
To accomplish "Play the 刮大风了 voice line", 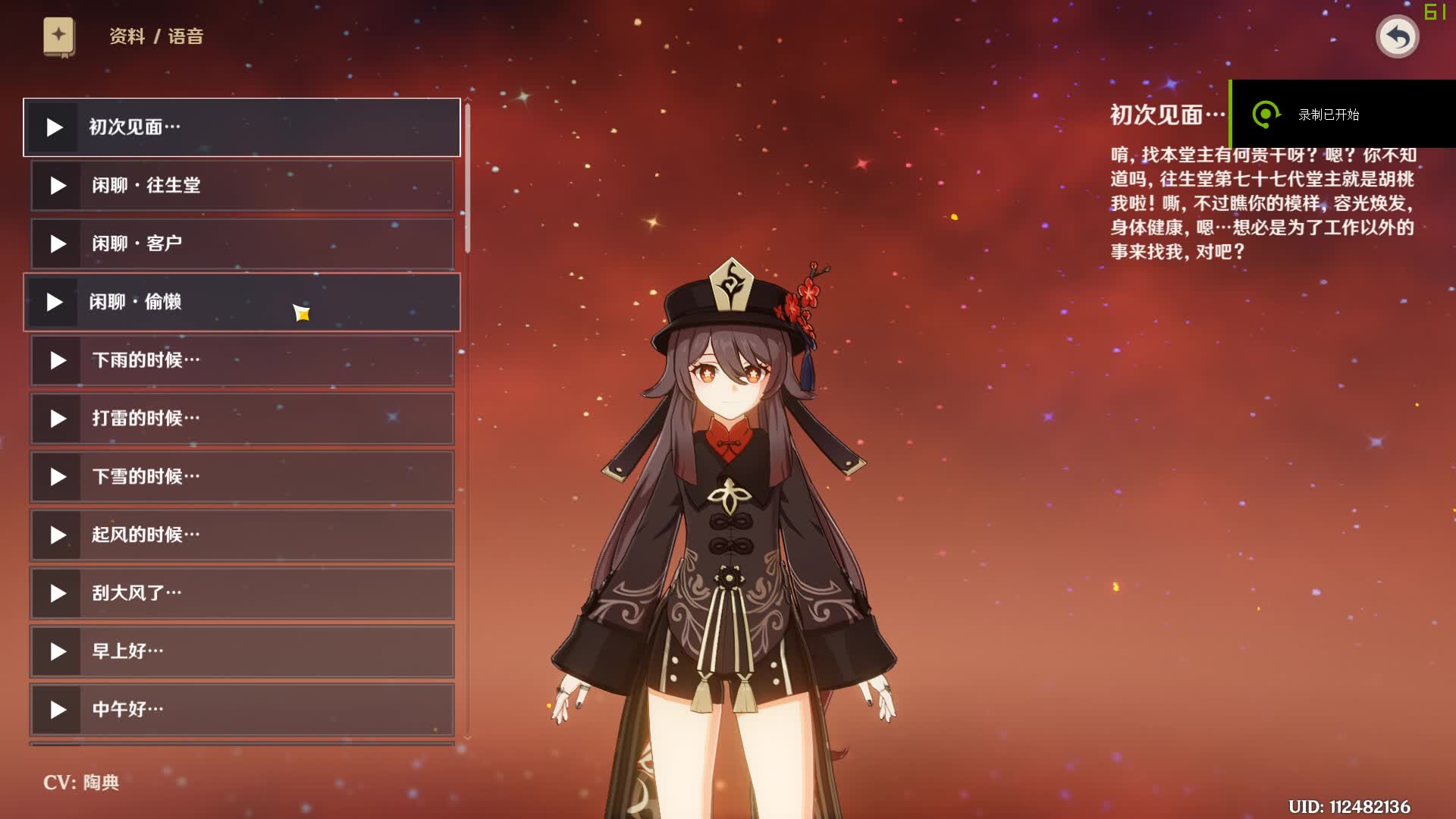I will pyautogui.click(x=58, y=594).
